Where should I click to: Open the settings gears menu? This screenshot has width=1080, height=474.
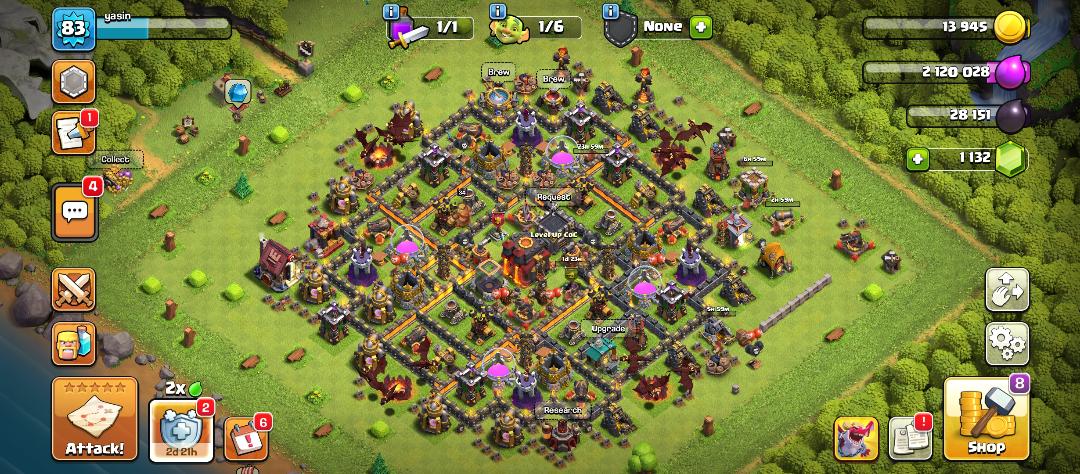point(1007,343)
